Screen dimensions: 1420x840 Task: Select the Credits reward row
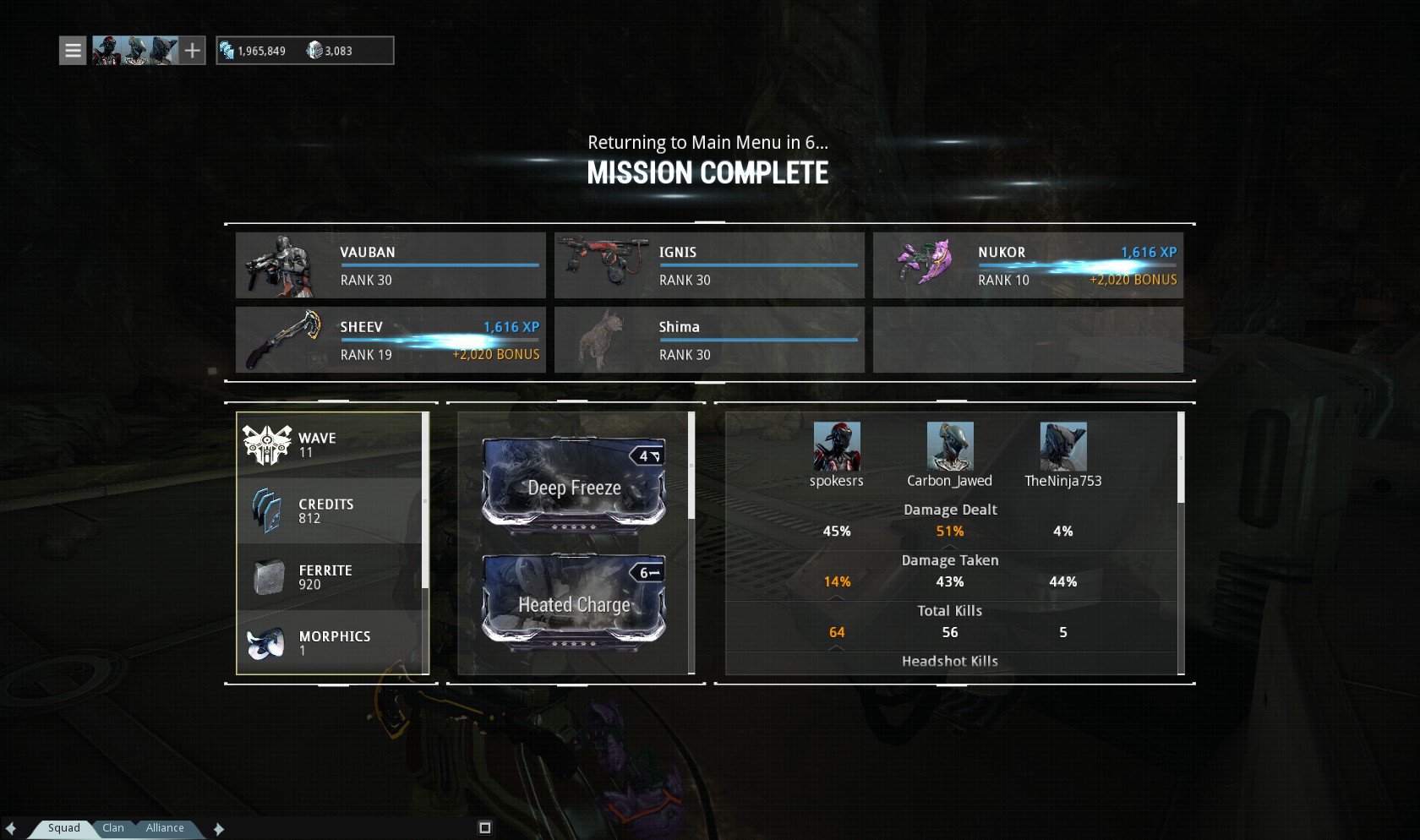331,510
